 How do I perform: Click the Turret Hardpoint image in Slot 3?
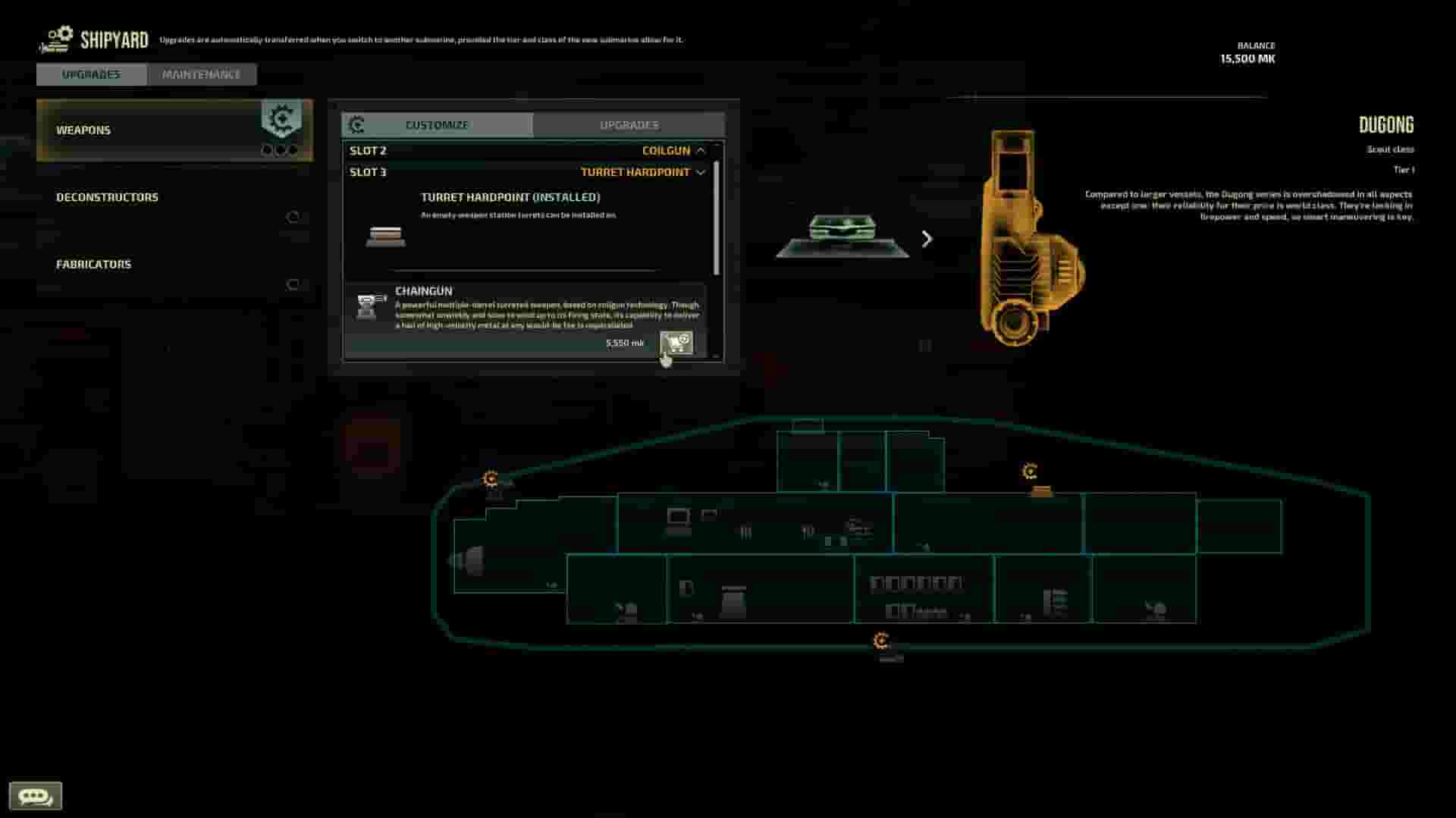[x=387, y=237]
